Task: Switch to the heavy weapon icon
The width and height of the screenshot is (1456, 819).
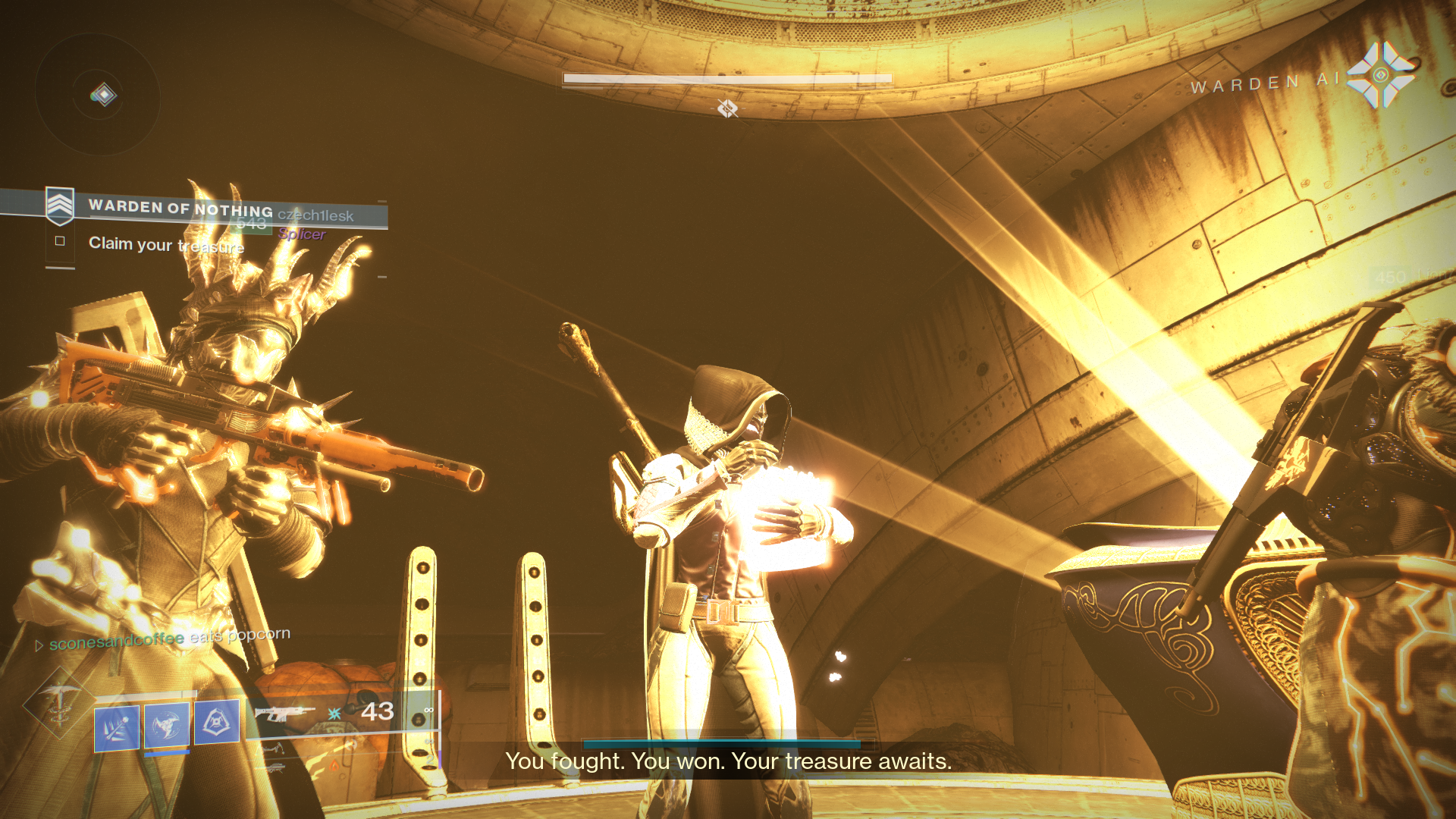Action: (271, 767)
